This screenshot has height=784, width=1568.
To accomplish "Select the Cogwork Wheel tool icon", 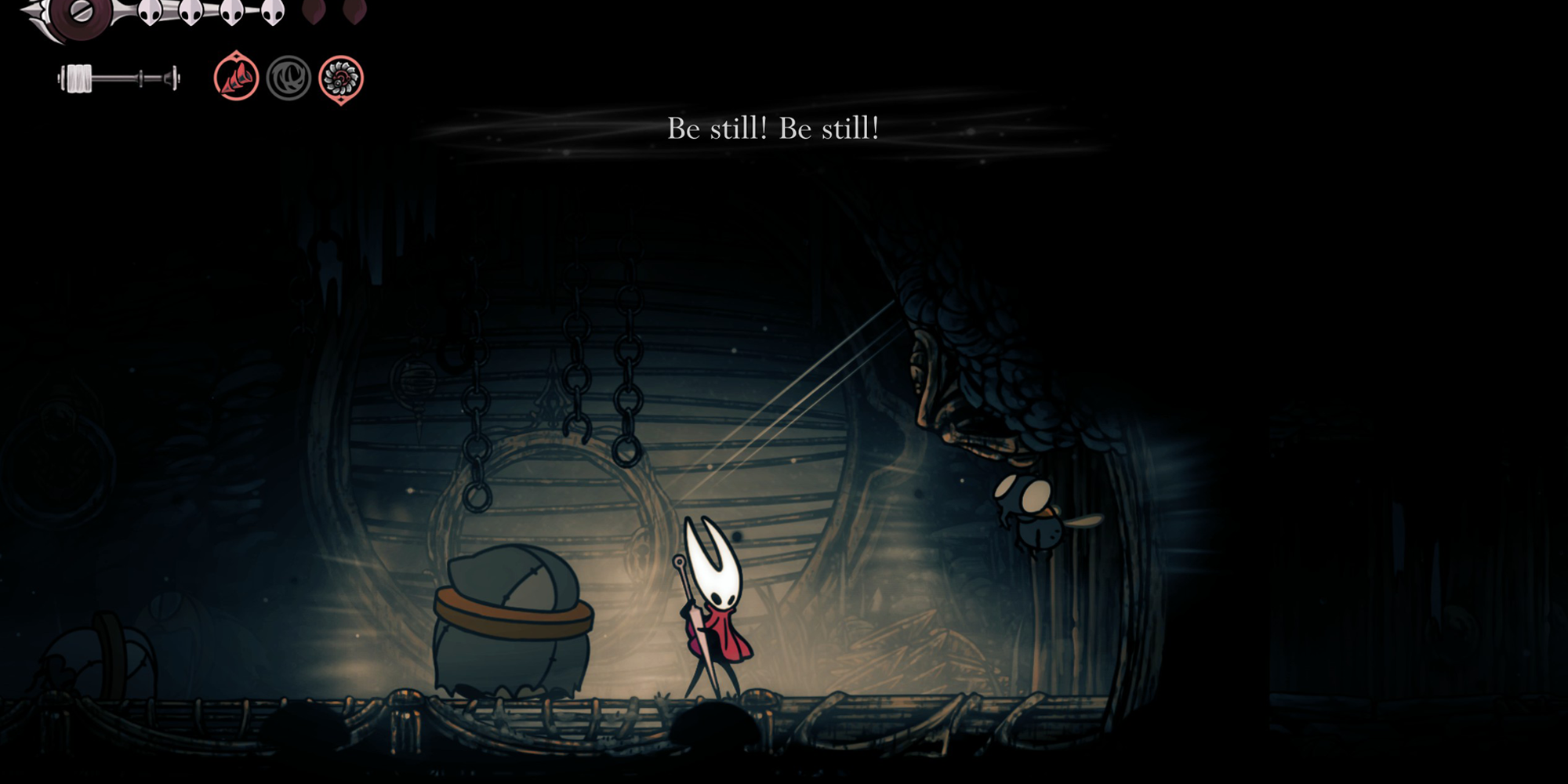I will [339, 78].
